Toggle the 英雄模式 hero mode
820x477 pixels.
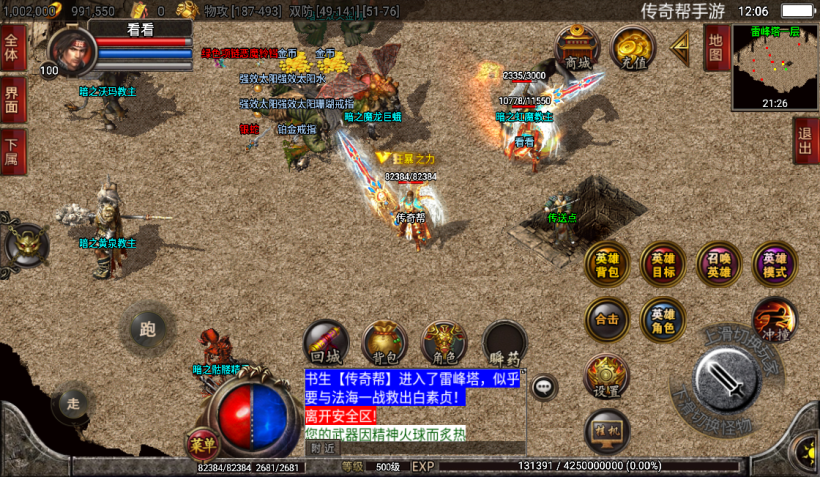[775, 265]
